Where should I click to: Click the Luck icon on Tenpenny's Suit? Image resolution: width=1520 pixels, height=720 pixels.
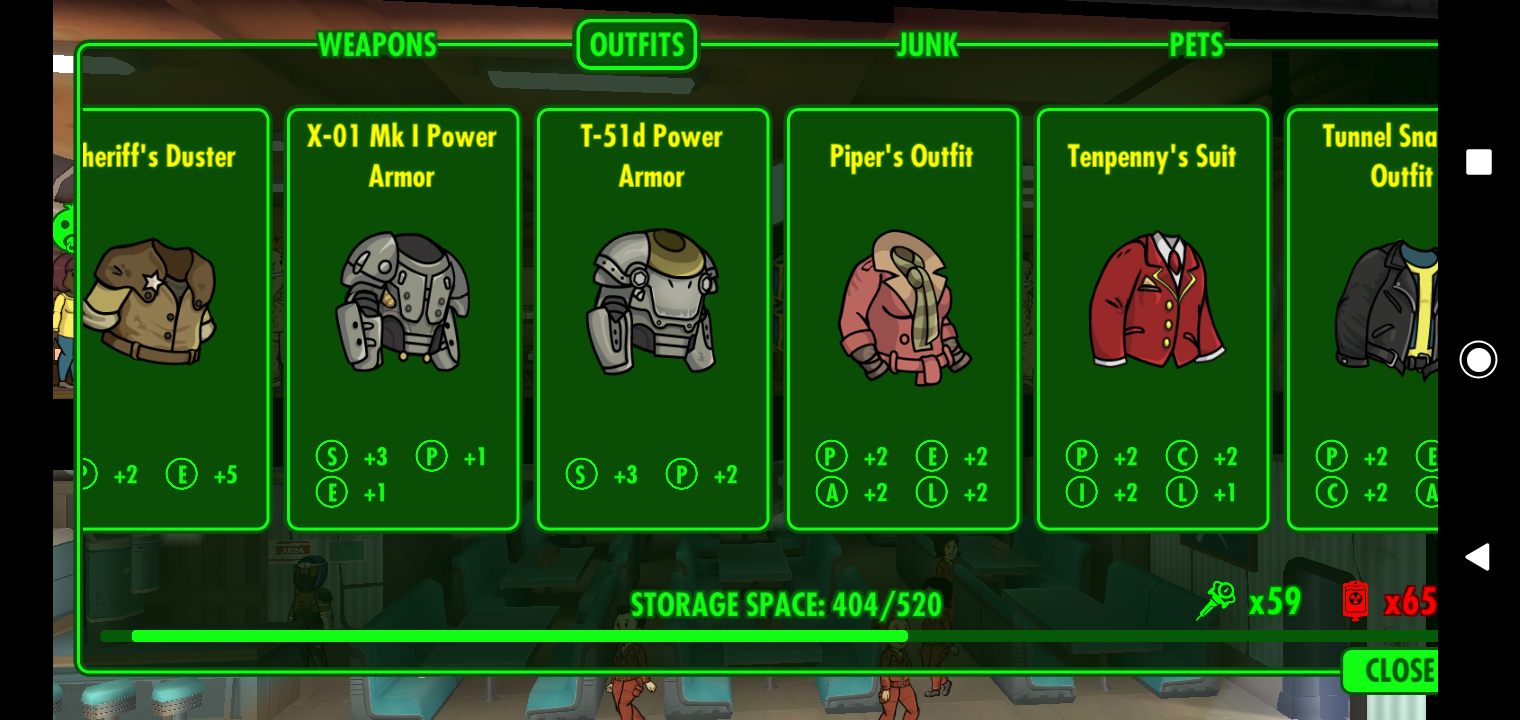tap(1181, 492)
